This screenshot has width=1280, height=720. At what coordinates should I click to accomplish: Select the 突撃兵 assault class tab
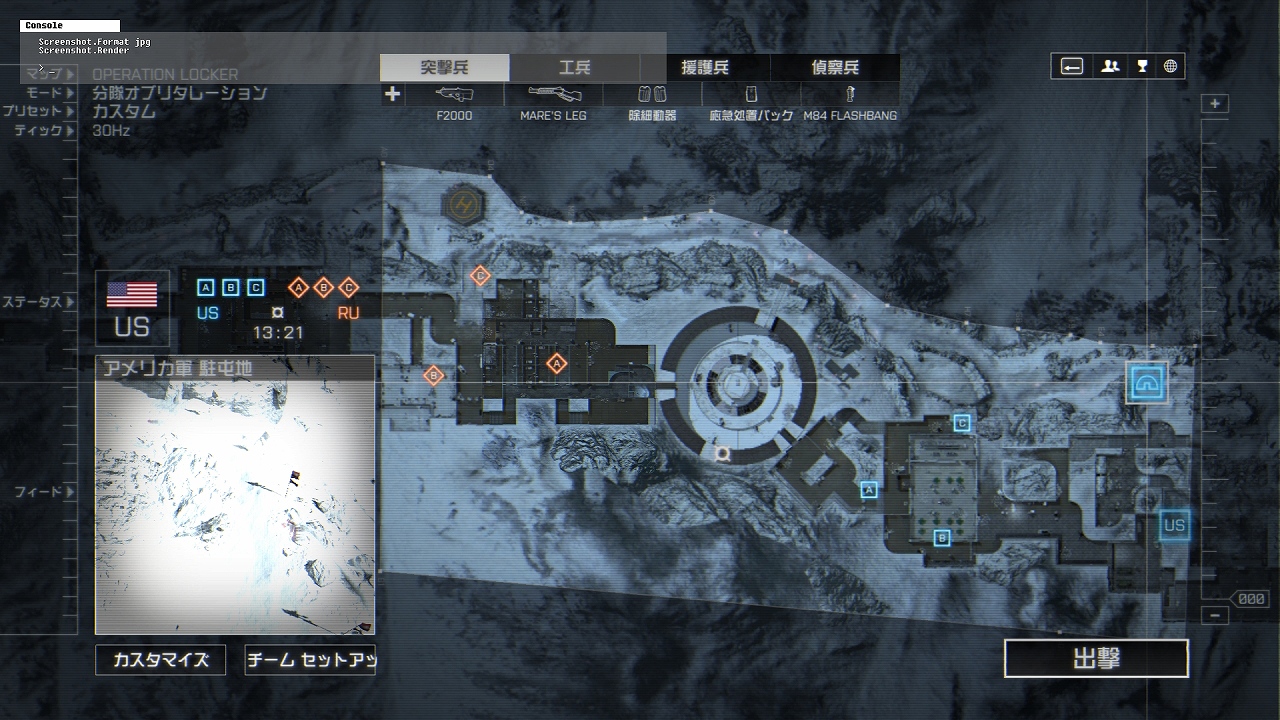pyautogui.click(x=444, y=68)
